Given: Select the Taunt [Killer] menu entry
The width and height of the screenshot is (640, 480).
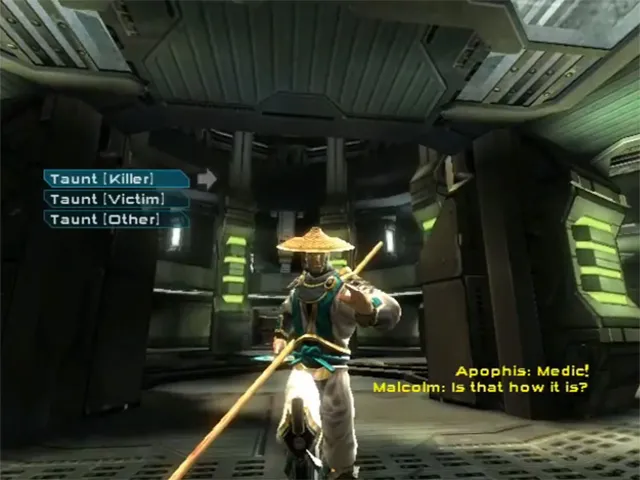Looking at the screenshot, I should [115, 179].
